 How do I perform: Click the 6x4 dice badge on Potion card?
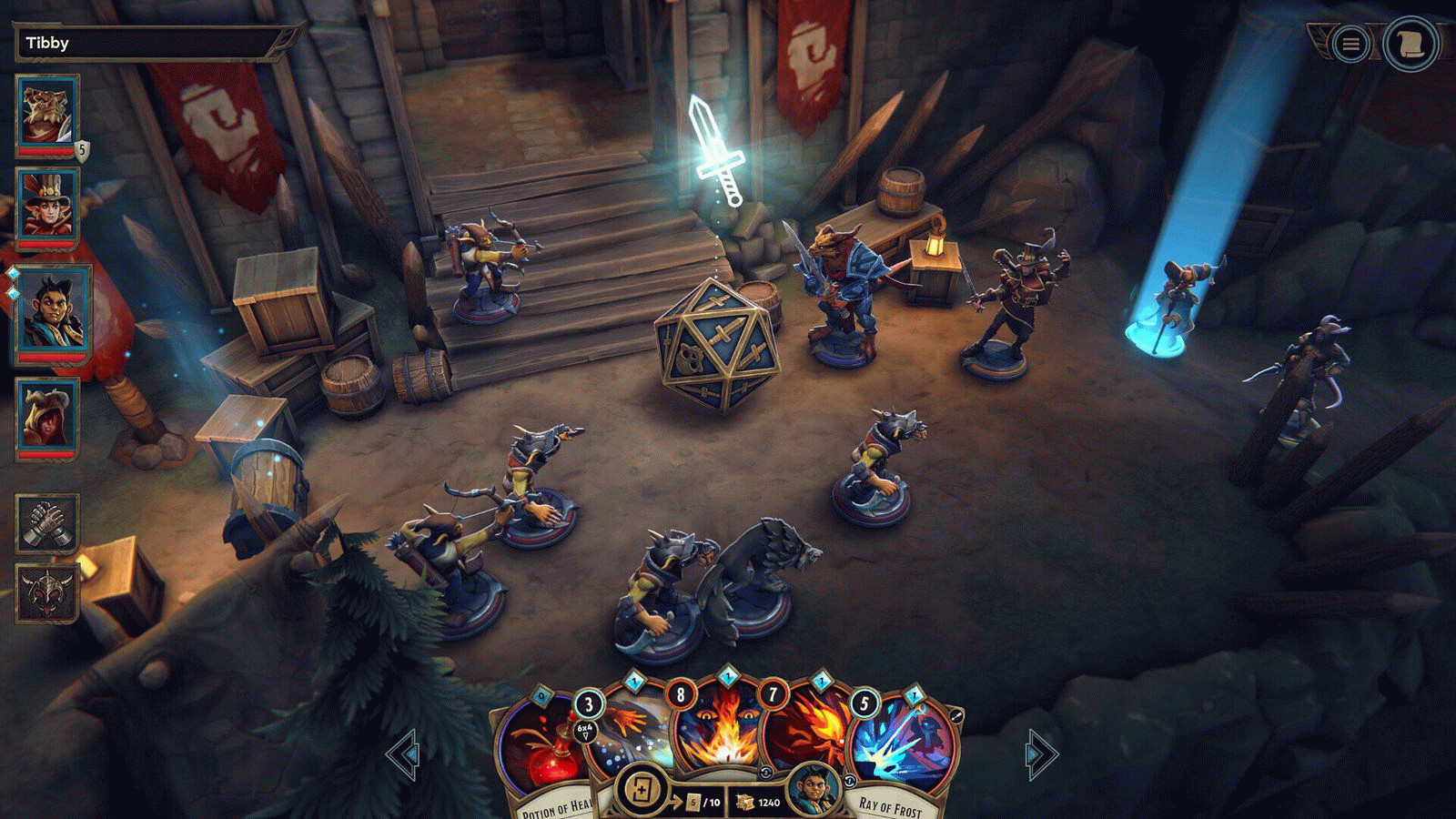tap(583, 729)
